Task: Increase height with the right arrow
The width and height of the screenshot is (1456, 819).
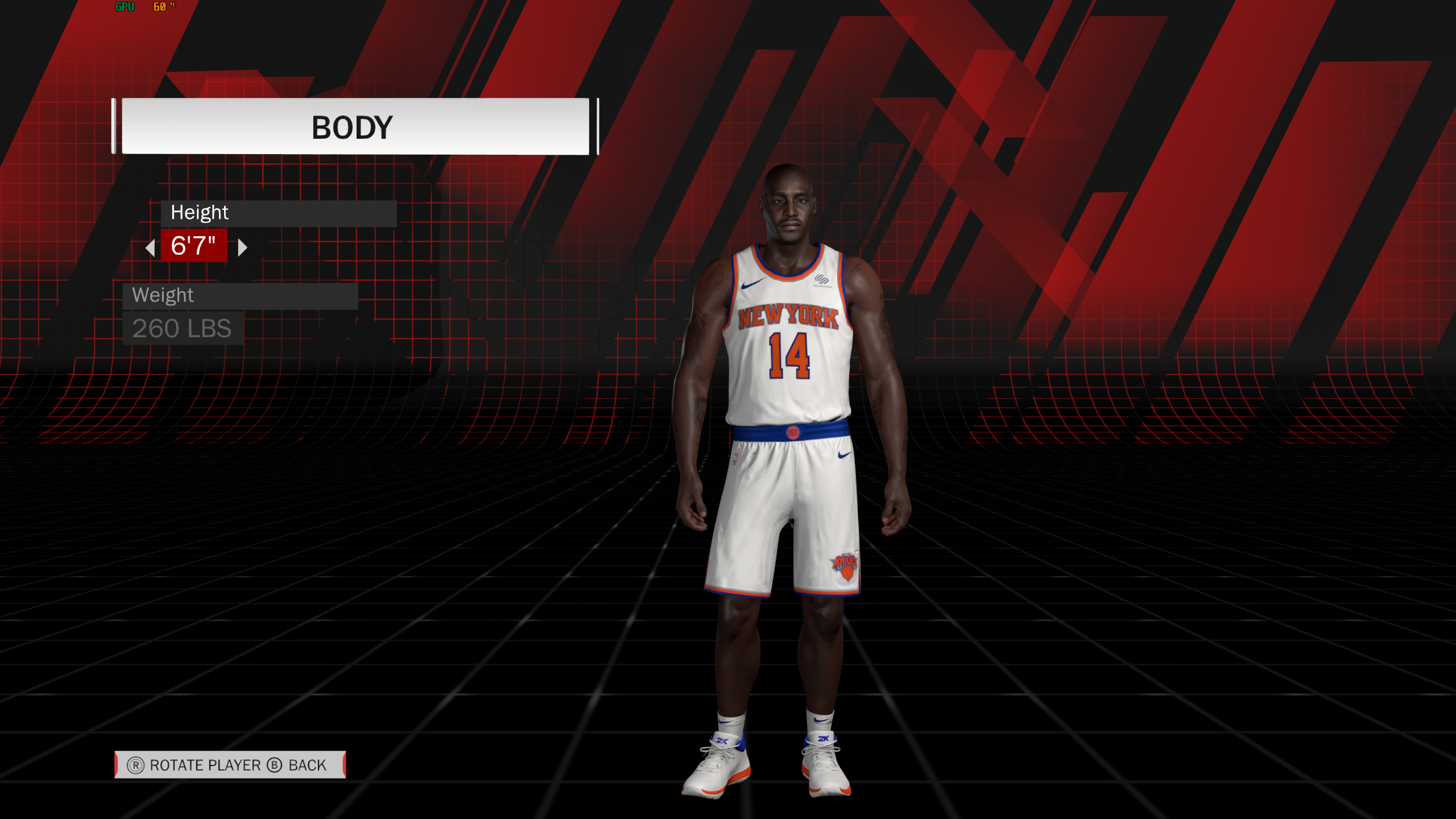Action: tap(242, 247)
